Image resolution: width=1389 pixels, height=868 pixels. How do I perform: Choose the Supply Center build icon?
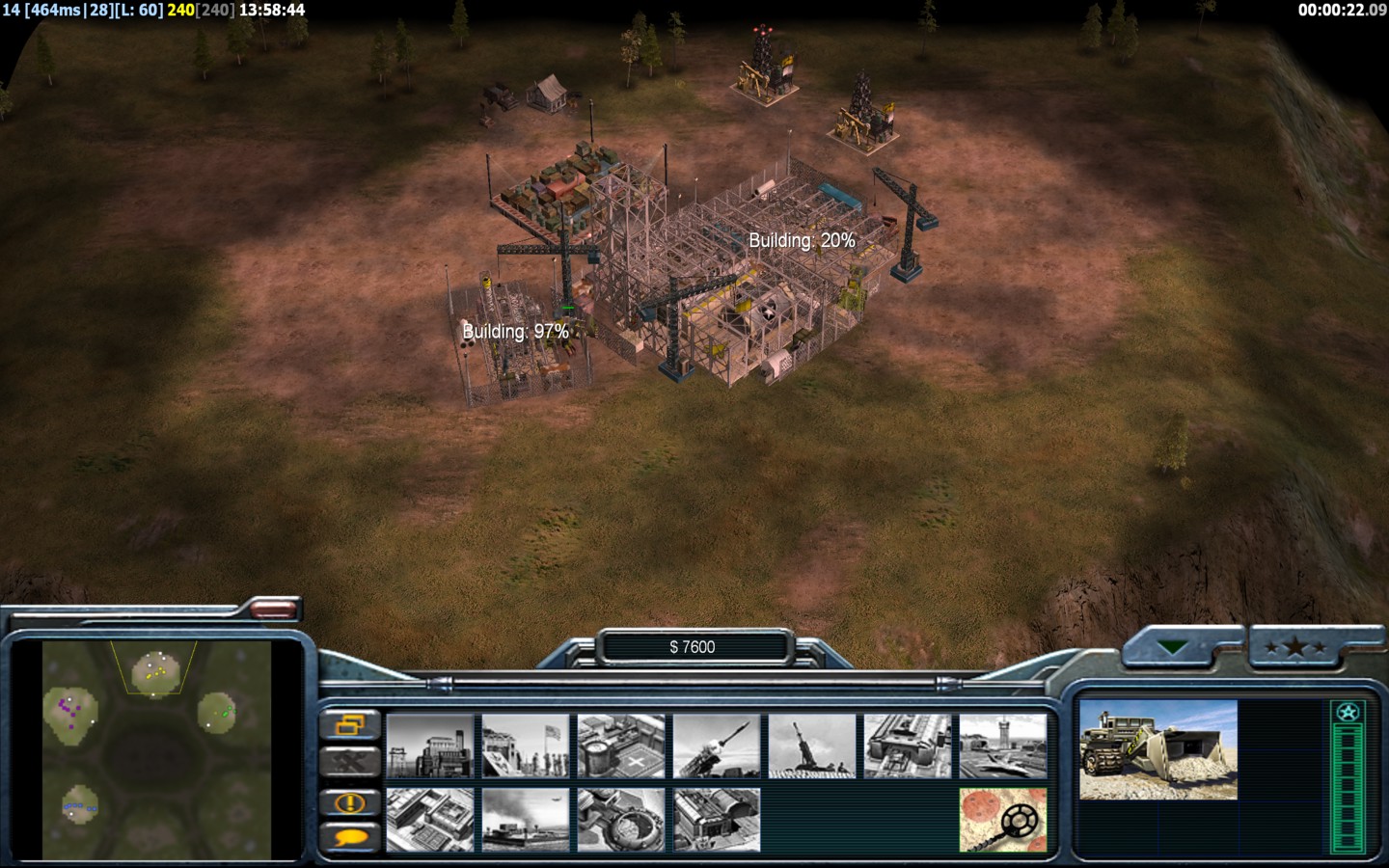pos(621,746)
